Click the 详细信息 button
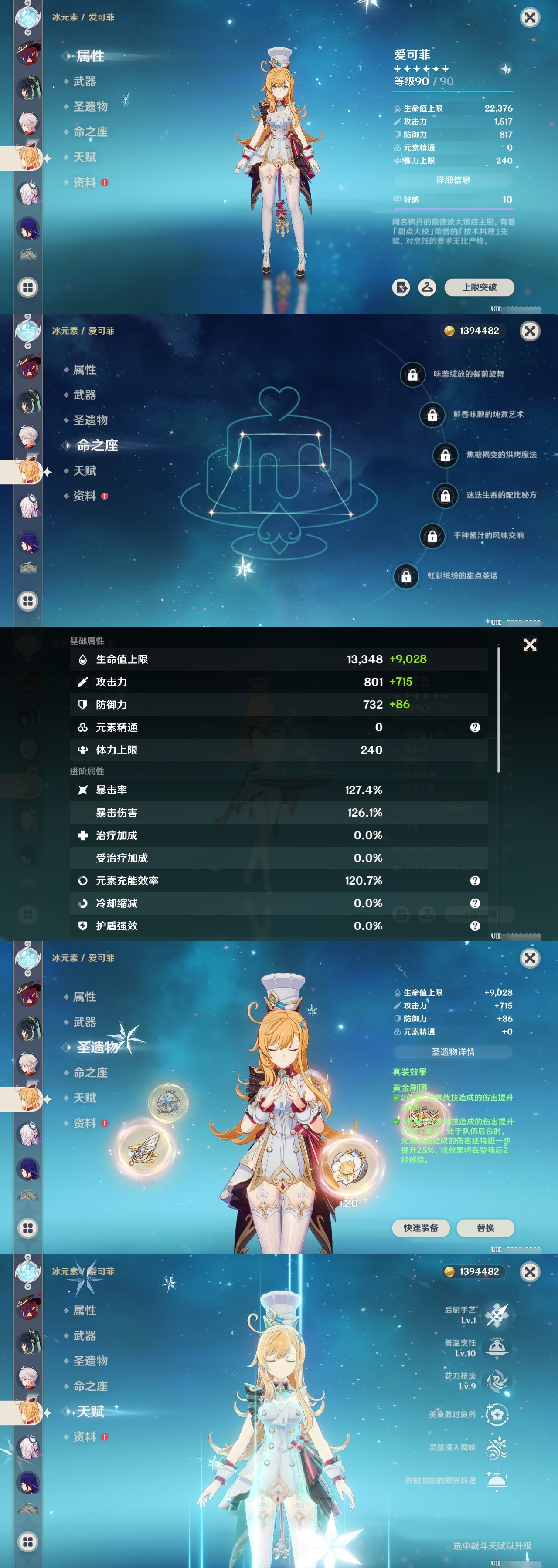 click(x=453, y=179)
